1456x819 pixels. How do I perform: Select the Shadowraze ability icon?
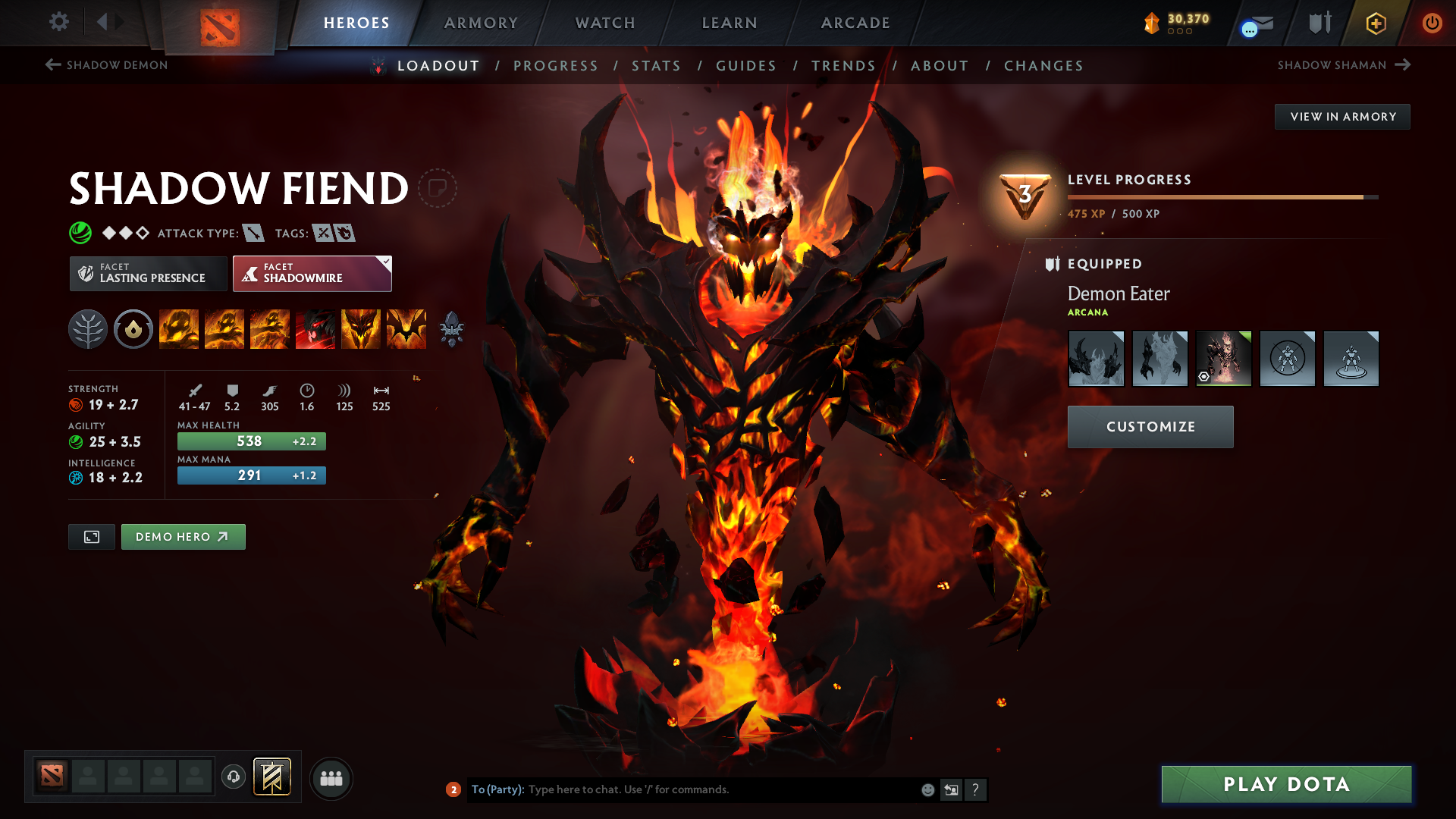(x=178, y=329)
